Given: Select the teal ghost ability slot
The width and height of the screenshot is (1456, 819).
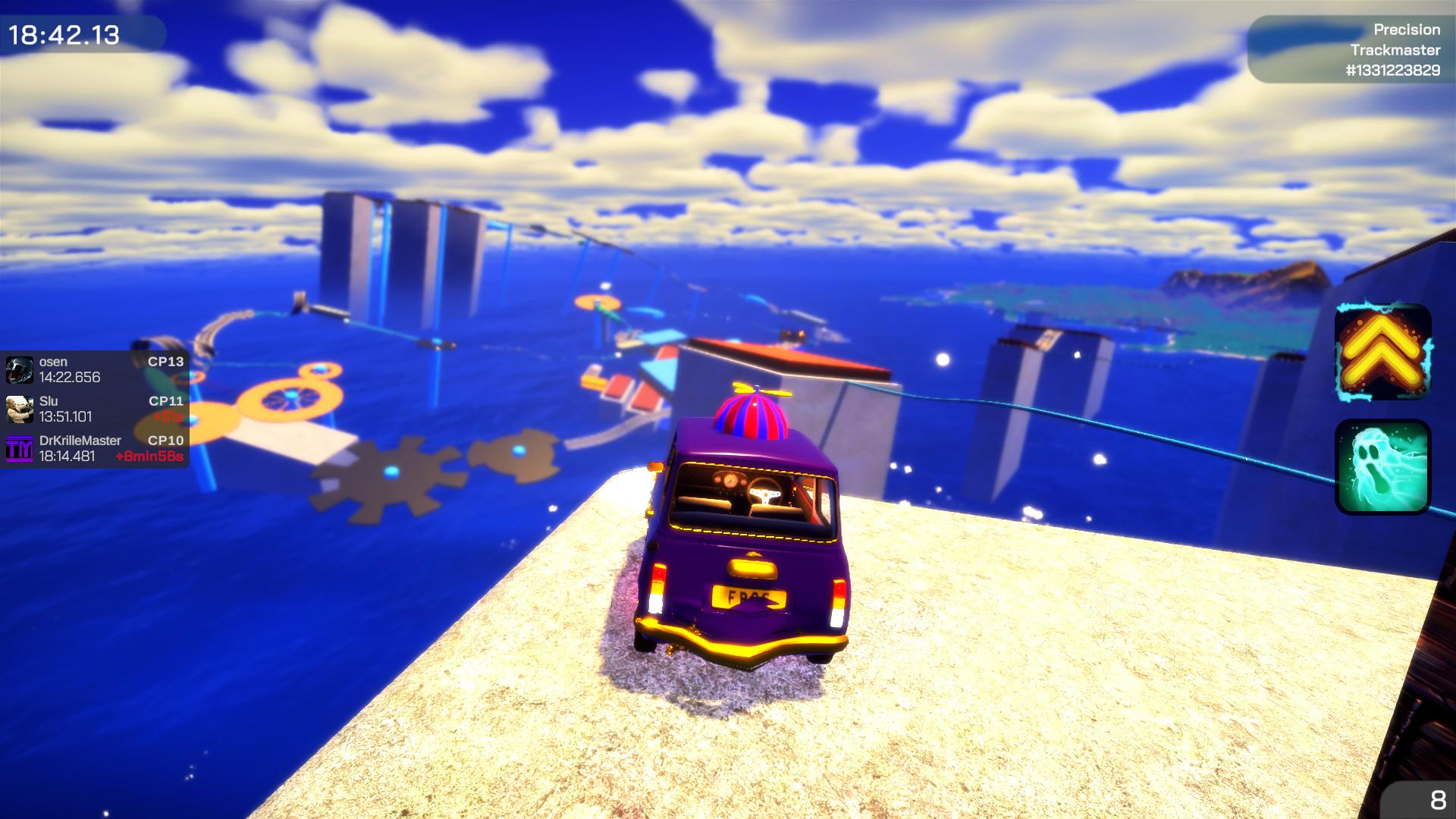Looking at the screenshot, I should click(x=1382, y=468).
